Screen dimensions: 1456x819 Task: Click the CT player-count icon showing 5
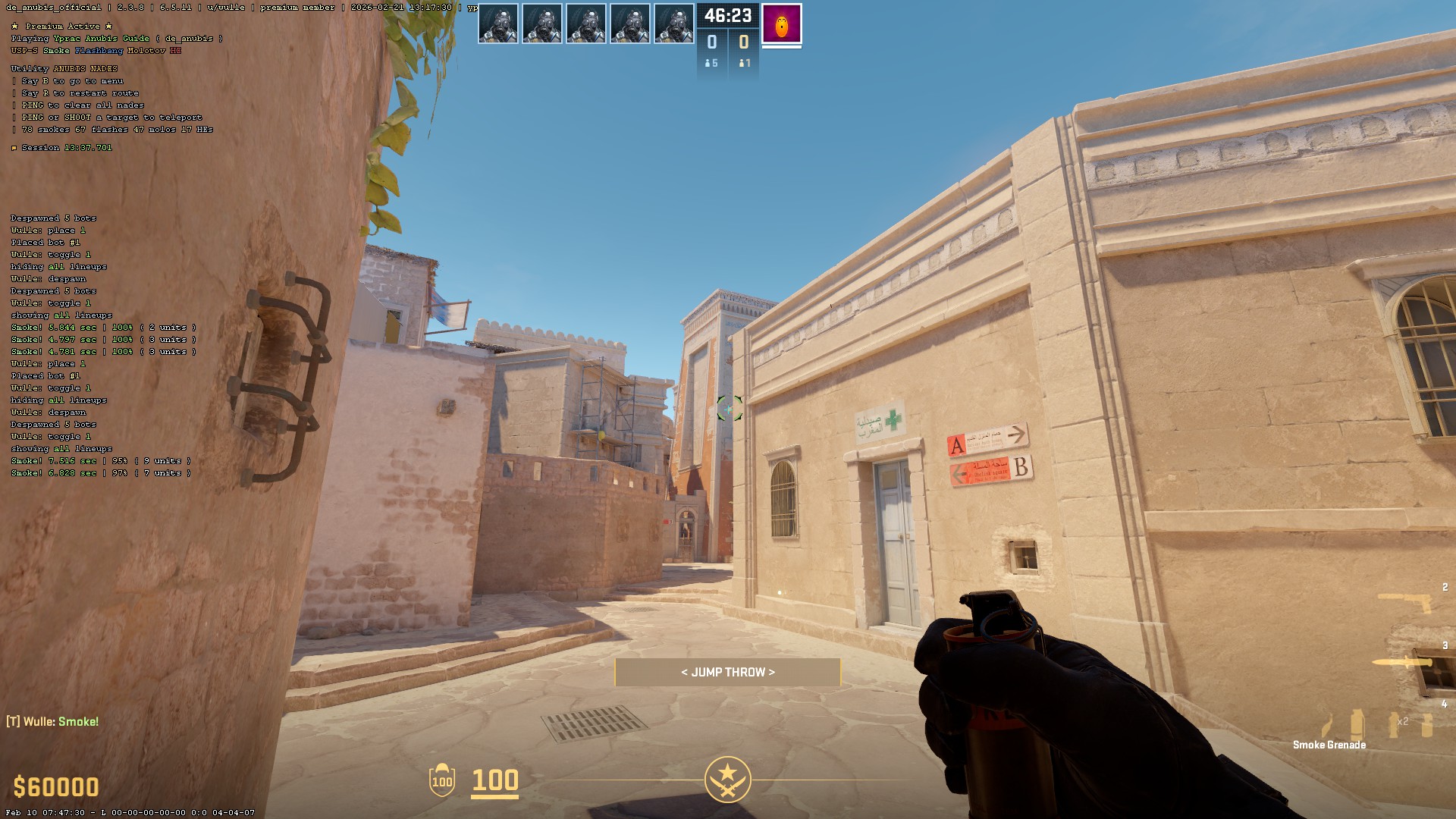[711, 64]
